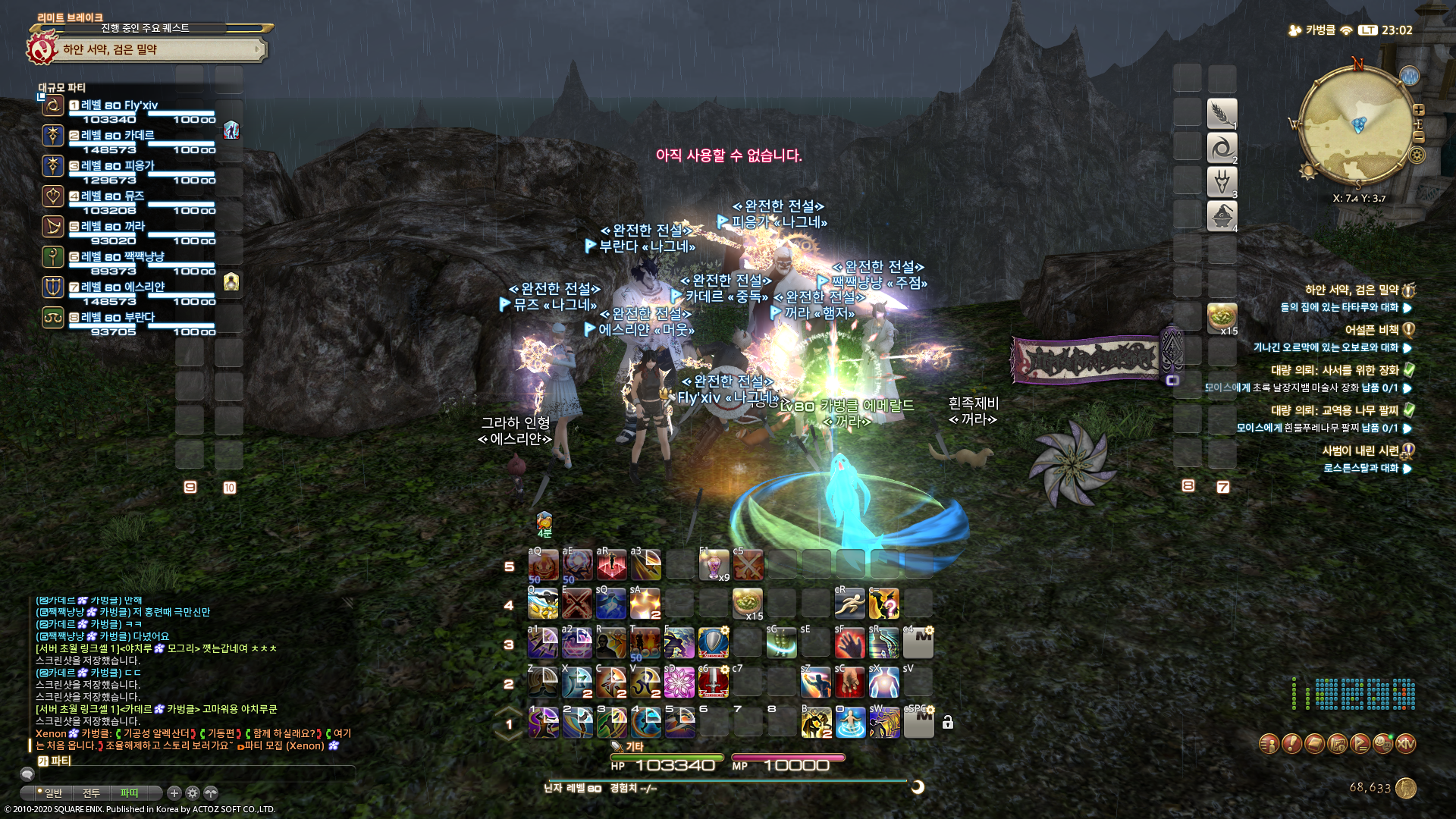Use the wheat feather icon slot
The image size is (1456, 819).
point(1222,114)
